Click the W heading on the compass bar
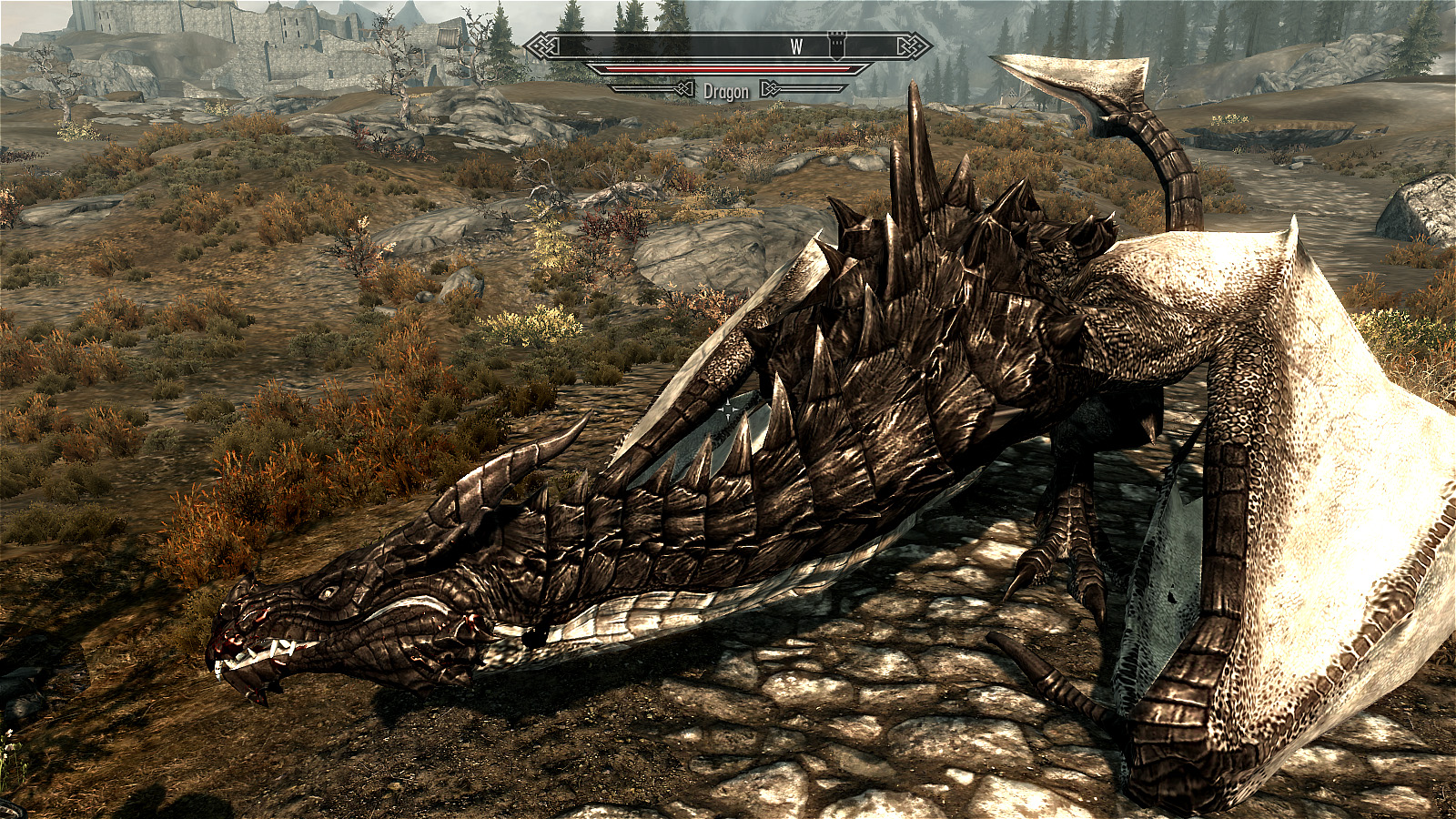The height and width of the screenshot is (819, 1456). (796, 47)
